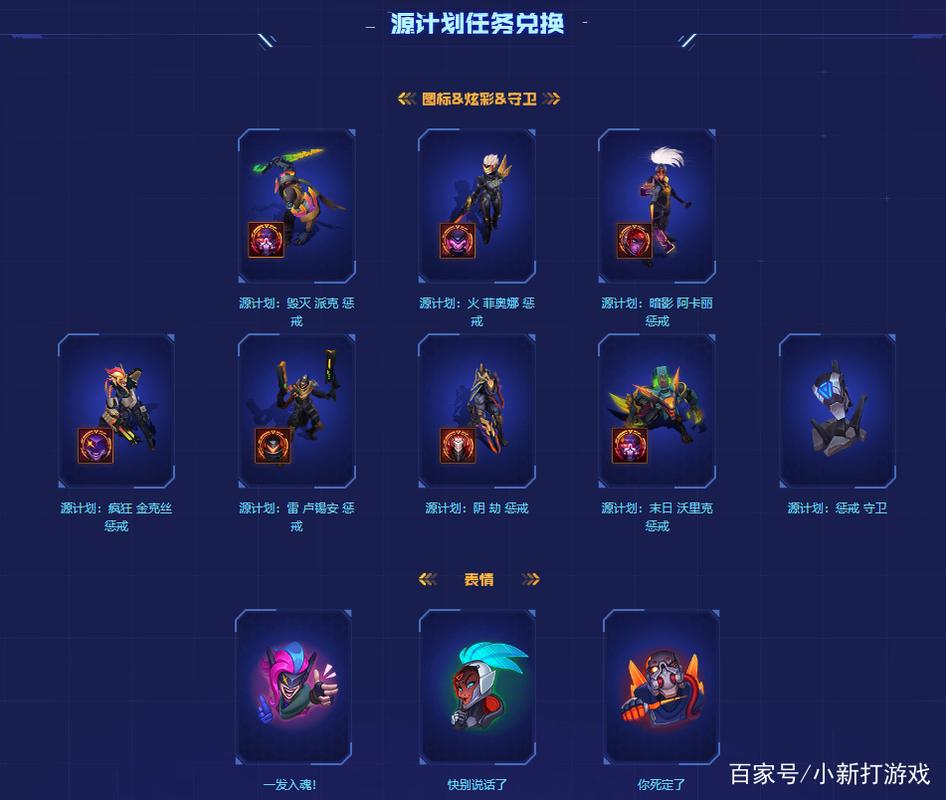Select the 毁灭 派克 惩戒 reward card
946x800 pixels.
[296, 206]
